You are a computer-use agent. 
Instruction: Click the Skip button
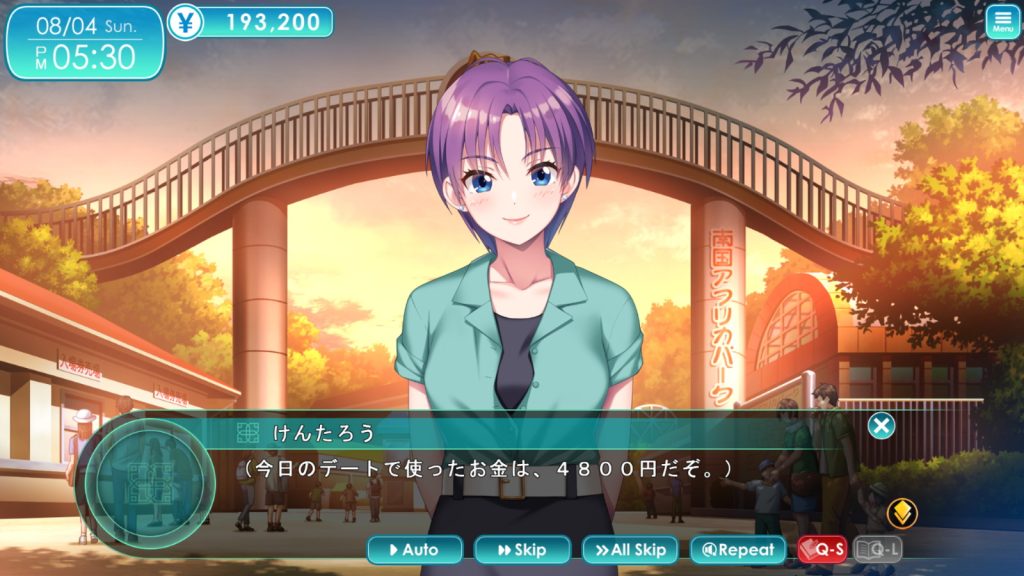click(x=522, y=549)
